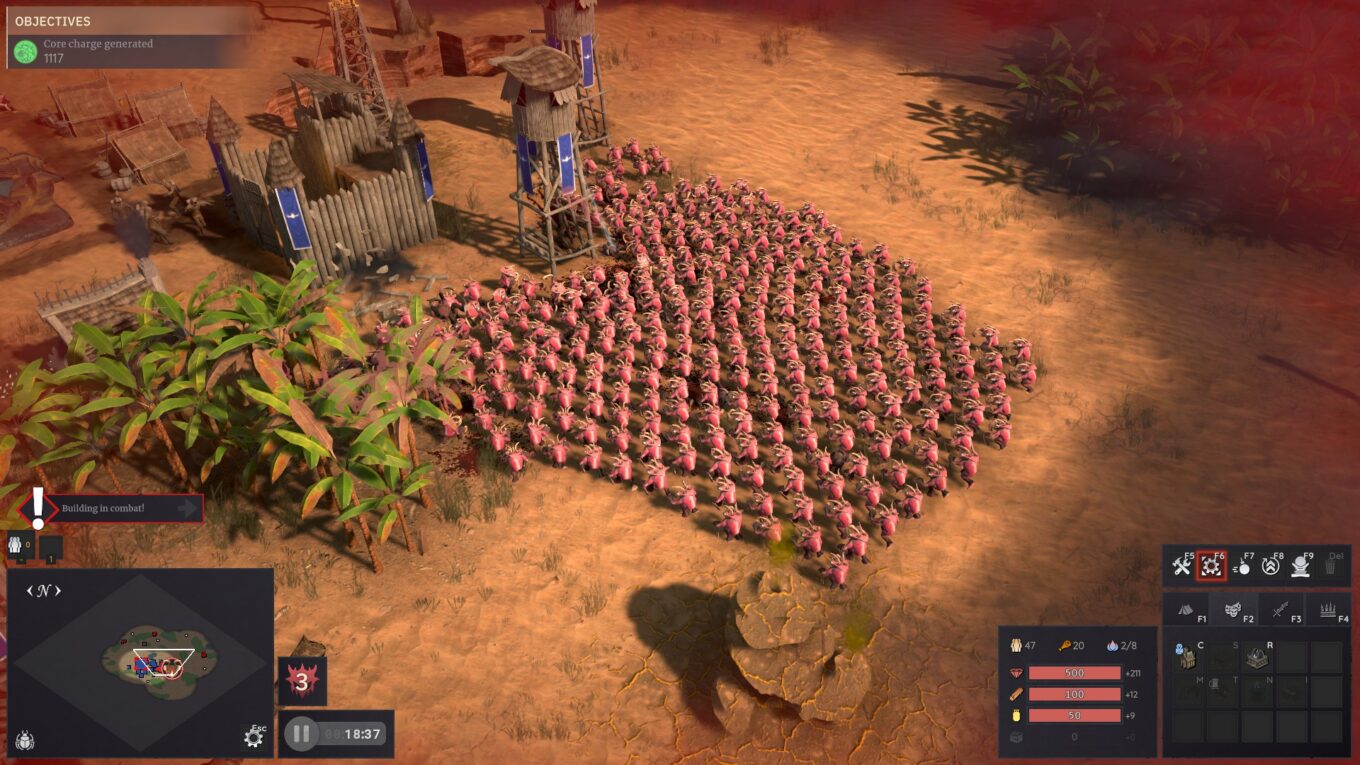Click the F8 upgrade arrows icon
Viewport: 1360px width, 765px height.
pyautogui.click(x=1271, y=568)
